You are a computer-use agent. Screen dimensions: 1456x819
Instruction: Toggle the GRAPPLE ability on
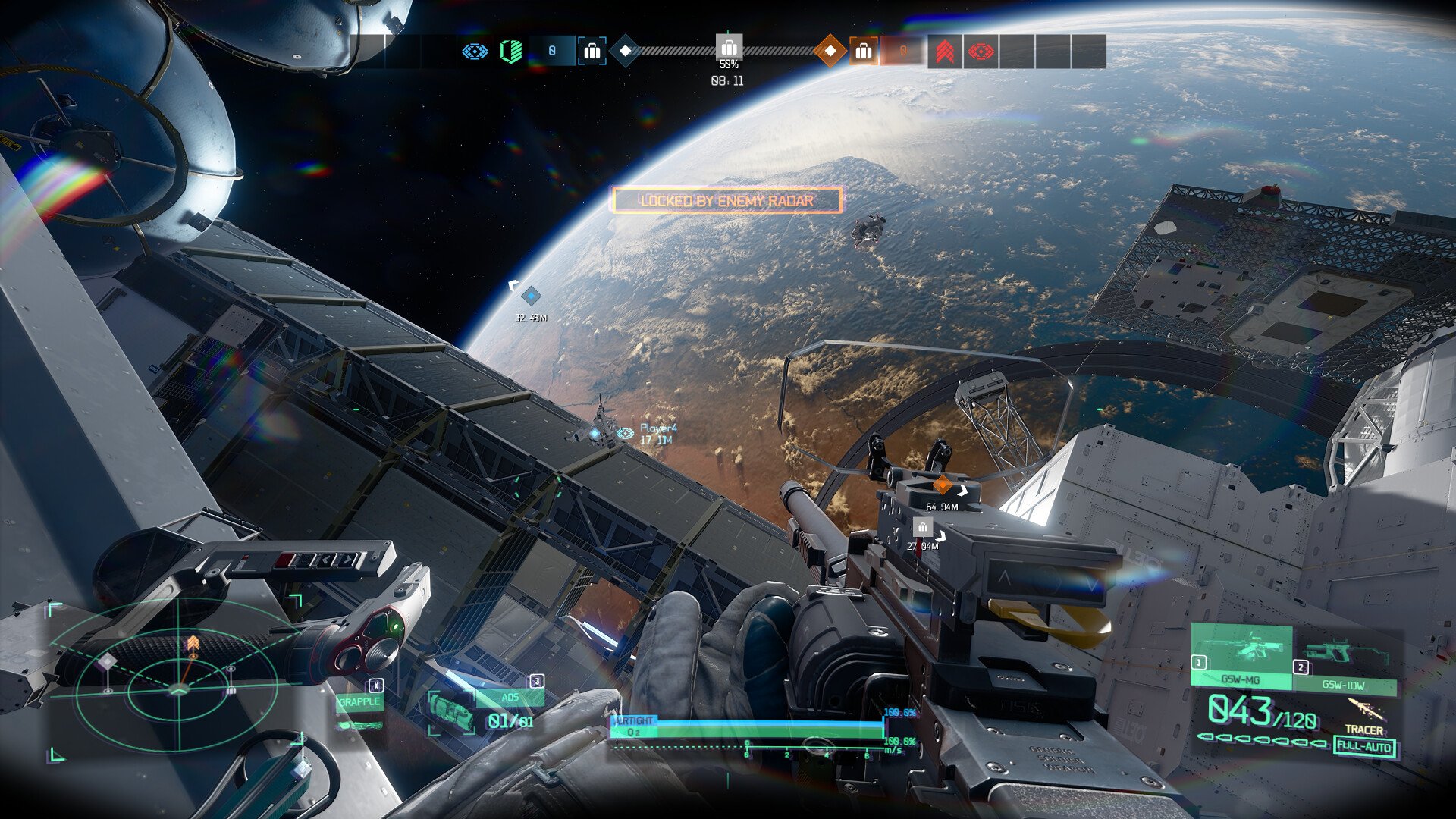(359, 703)
